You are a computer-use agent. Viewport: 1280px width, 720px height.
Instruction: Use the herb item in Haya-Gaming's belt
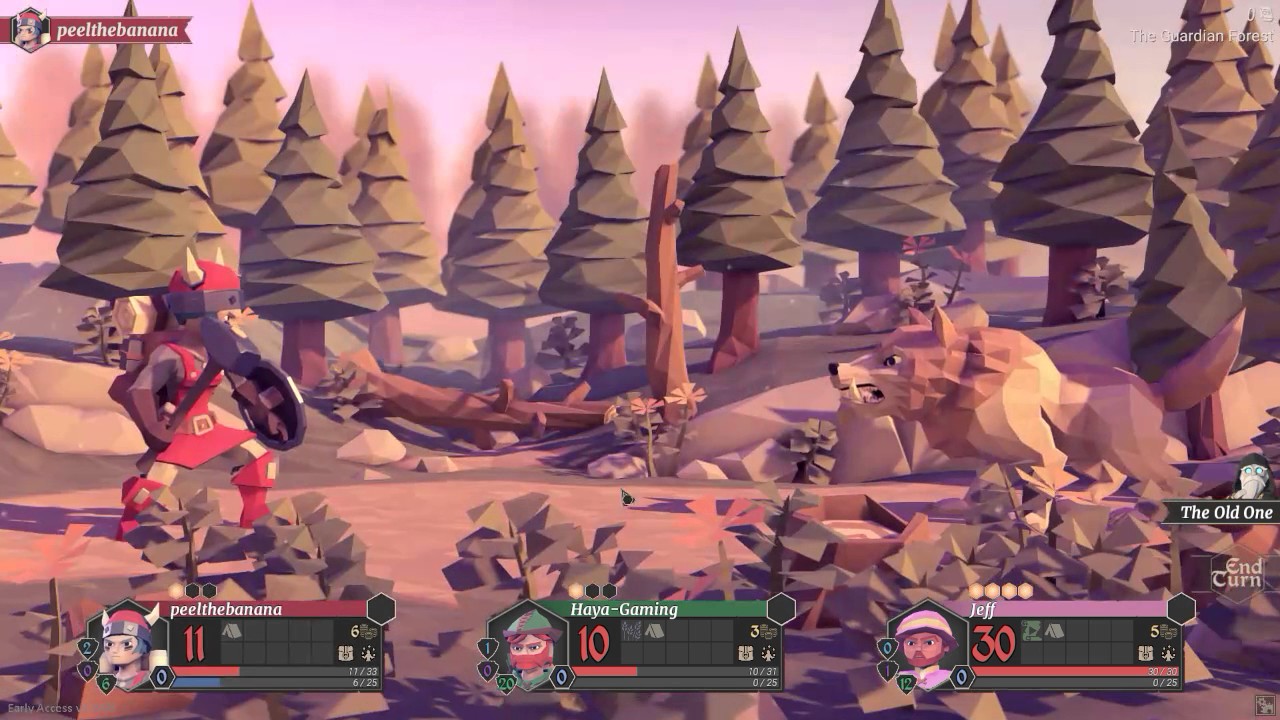[631, 631]
